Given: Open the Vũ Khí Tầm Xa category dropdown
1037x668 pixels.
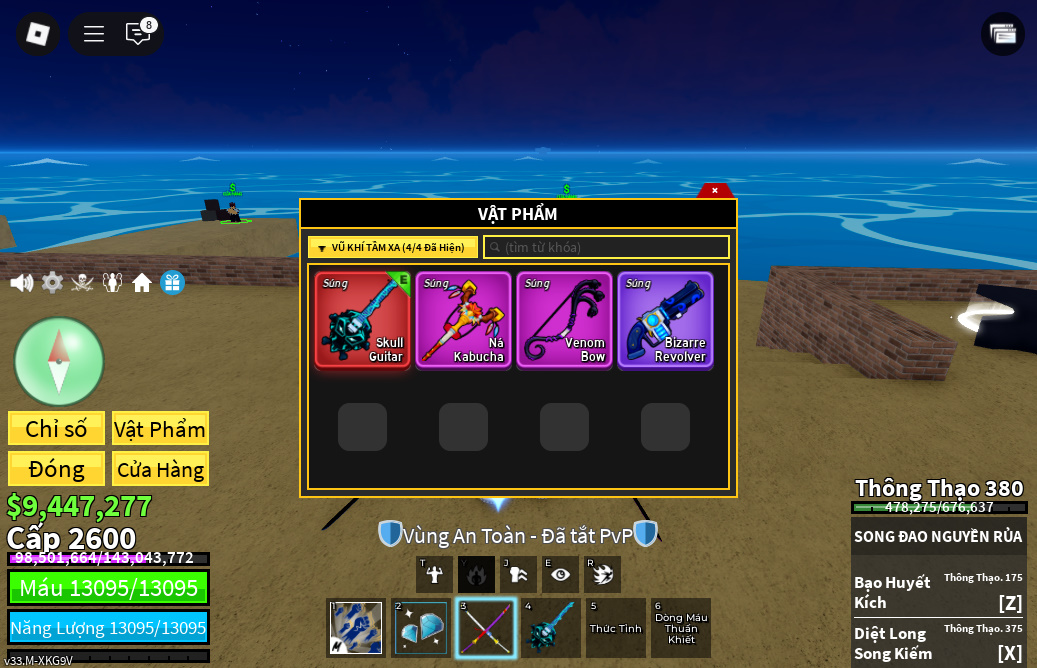Looking at the screenshot, I should (x=392, y=247).
